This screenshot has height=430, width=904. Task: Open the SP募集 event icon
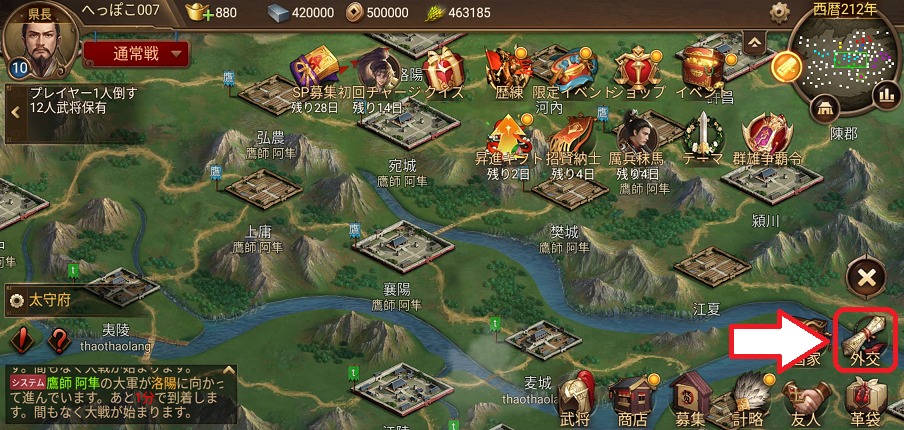316,70
